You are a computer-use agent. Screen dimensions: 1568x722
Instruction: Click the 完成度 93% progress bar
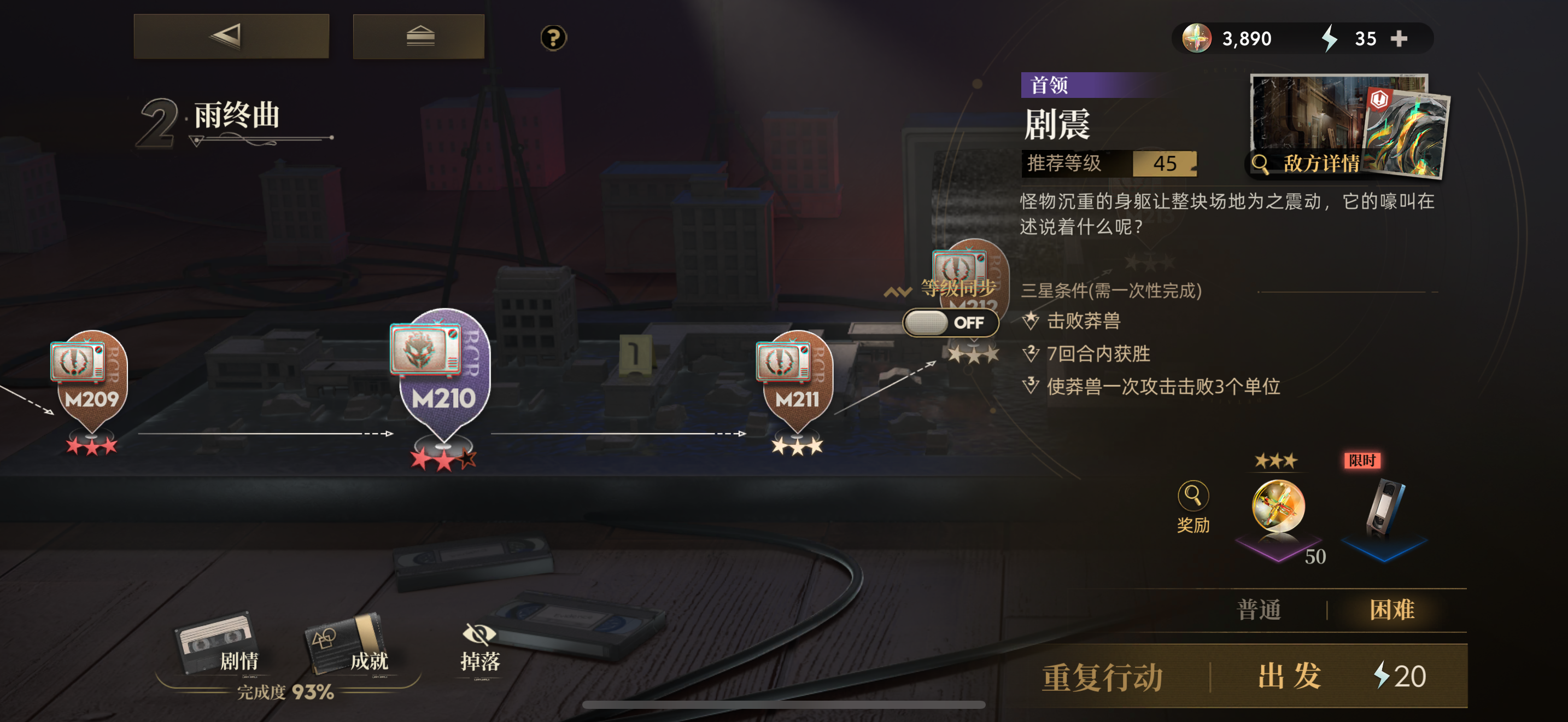[286, 692]
